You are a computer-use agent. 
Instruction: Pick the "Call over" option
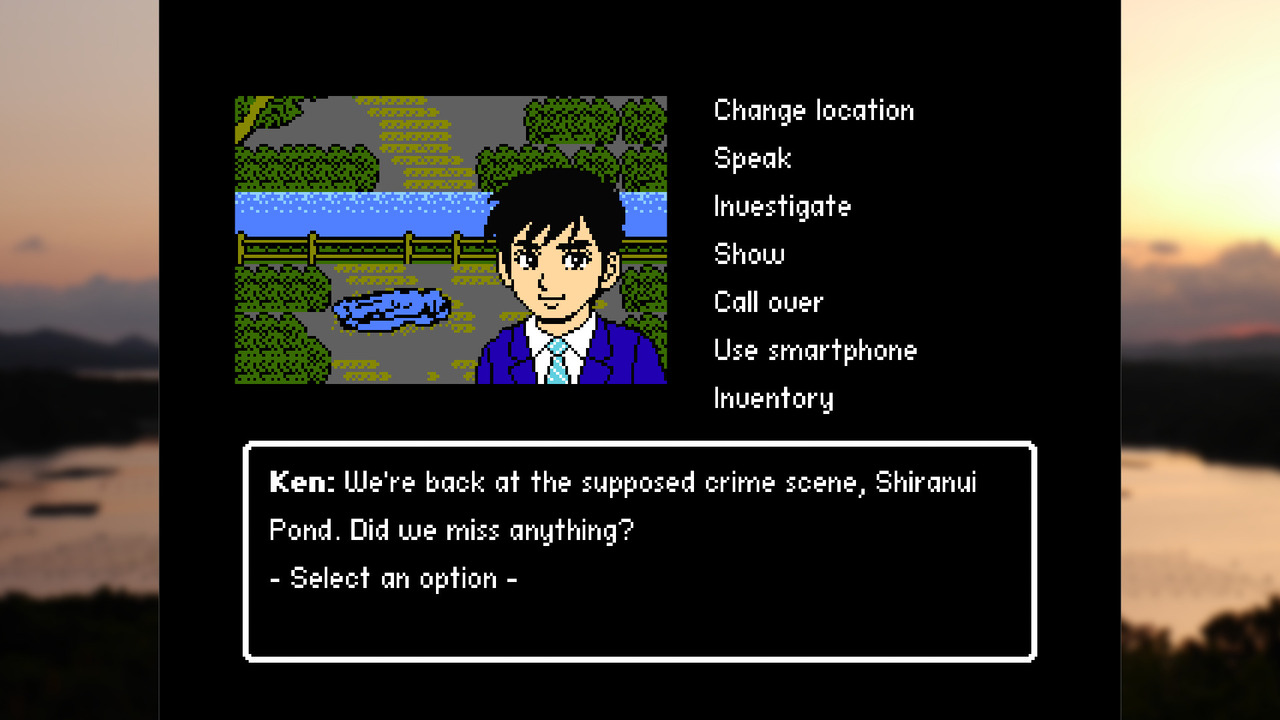pos(768,302)
